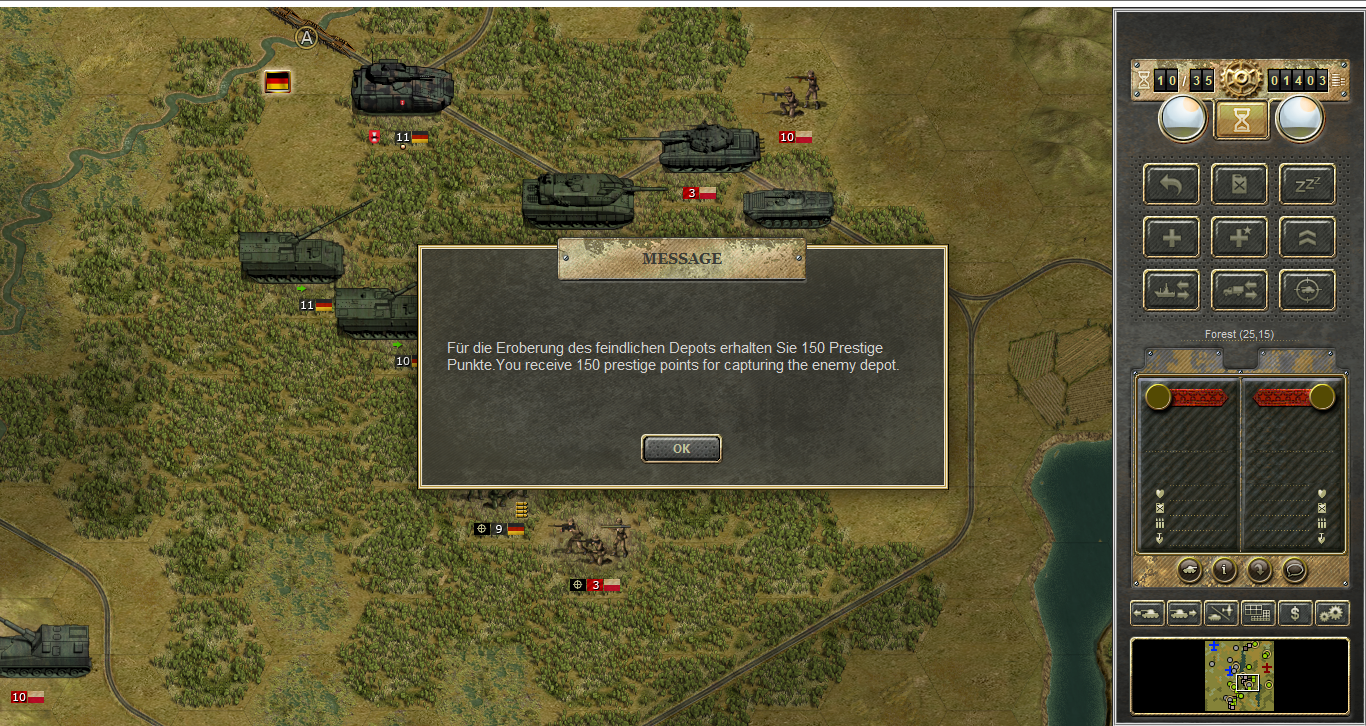1366x726 pixels.
Task: Toggle the truck mount/dismount button
Action: [x=1239, y=290]
